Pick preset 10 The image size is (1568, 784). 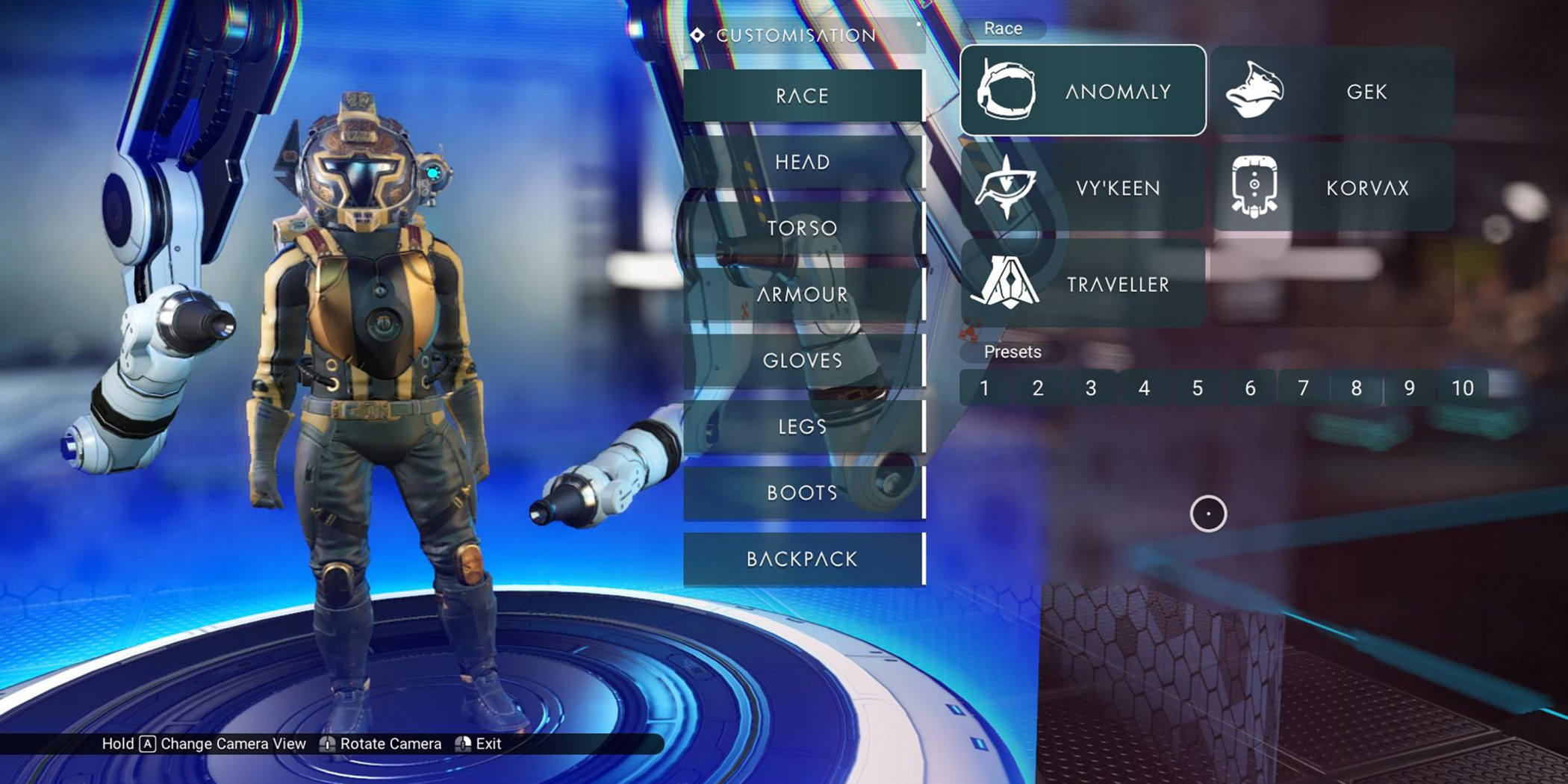1462,388
